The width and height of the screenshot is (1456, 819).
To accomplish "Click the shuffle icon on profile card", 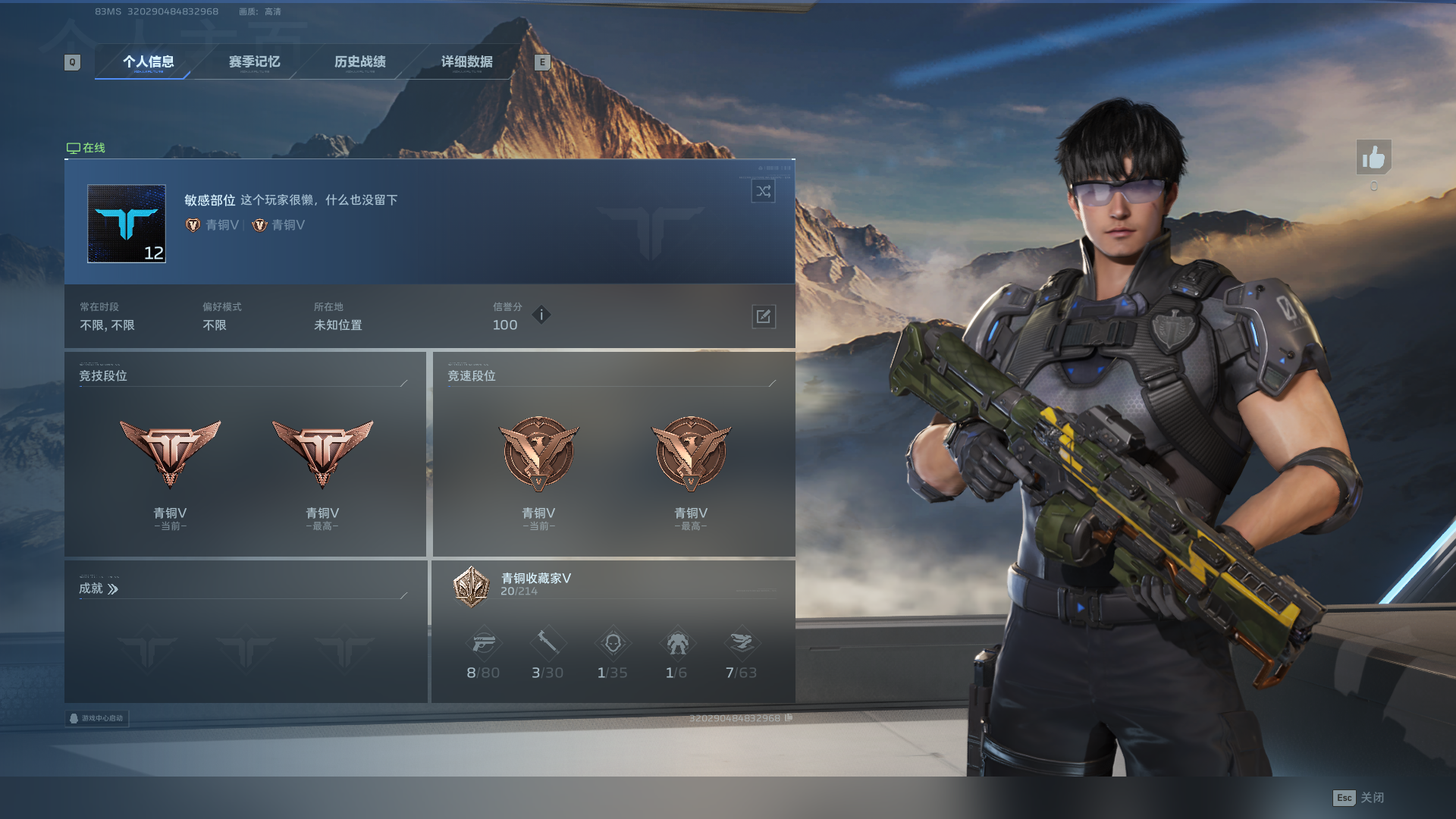I will point(763,191).
